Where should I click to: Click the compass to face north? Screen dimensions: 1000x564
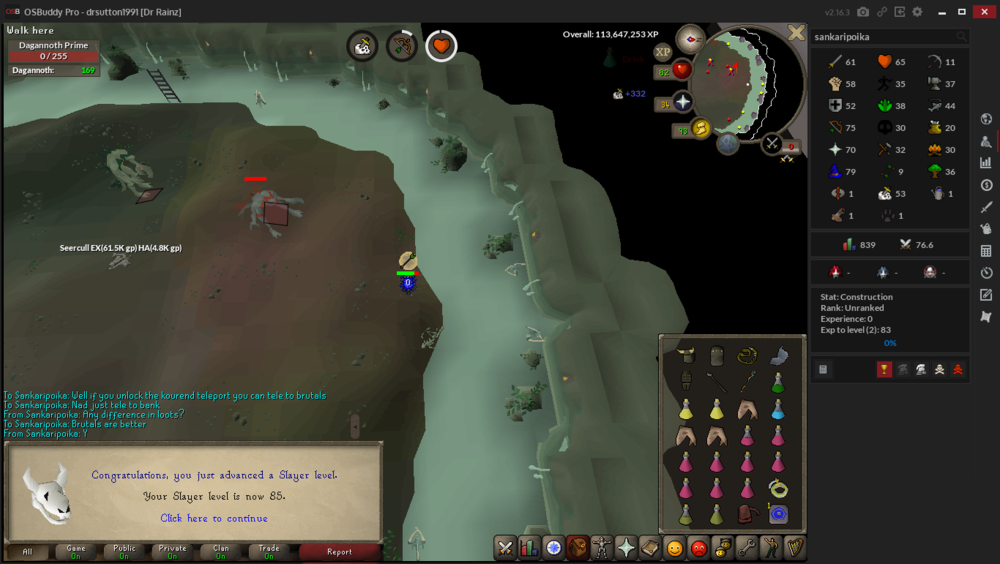tap(690, 39)
